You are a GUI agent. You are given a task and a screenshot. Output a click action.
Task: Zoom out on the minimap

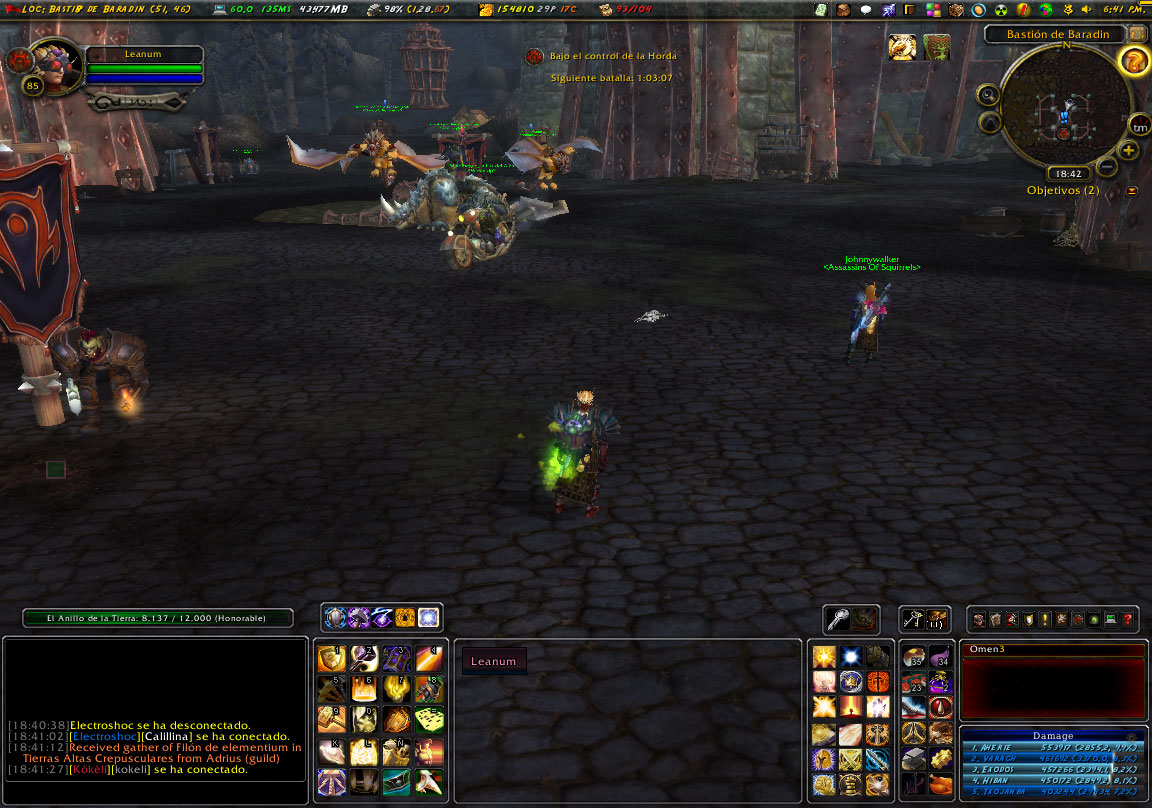point(1107,166)
